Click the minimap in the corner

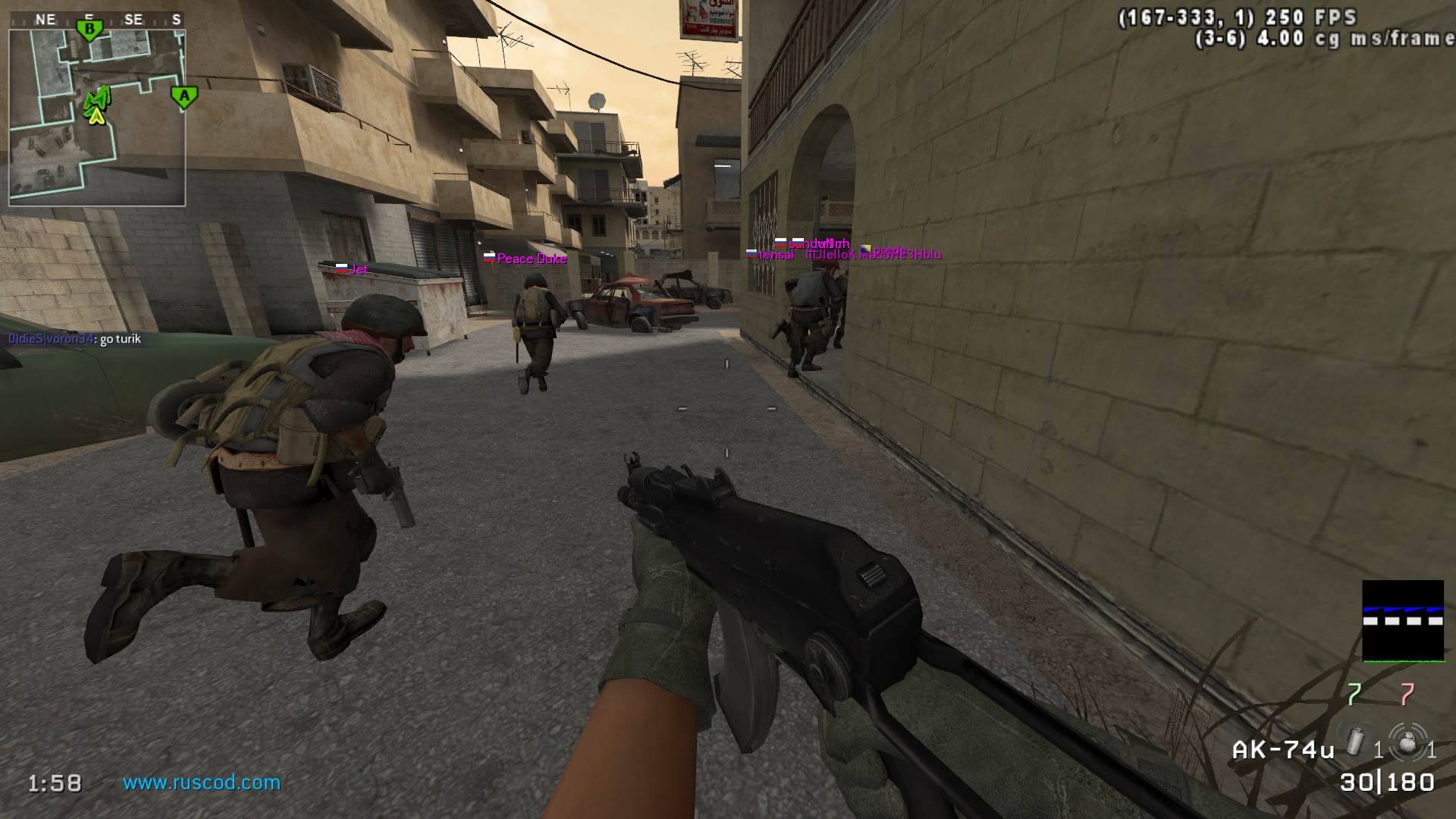(97, 118)
